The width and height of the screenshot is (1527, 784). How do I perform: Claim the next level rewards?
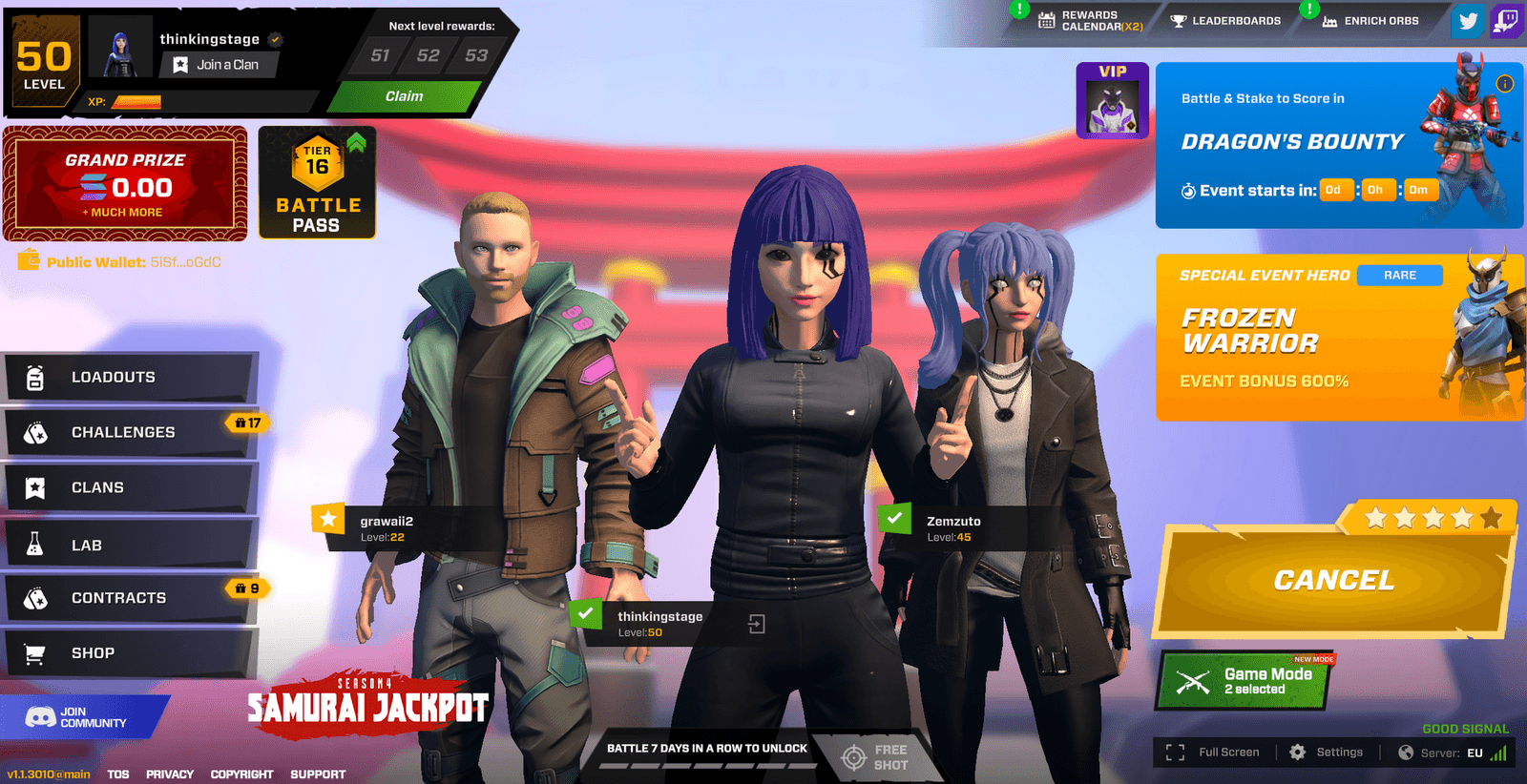coord(405,95)
